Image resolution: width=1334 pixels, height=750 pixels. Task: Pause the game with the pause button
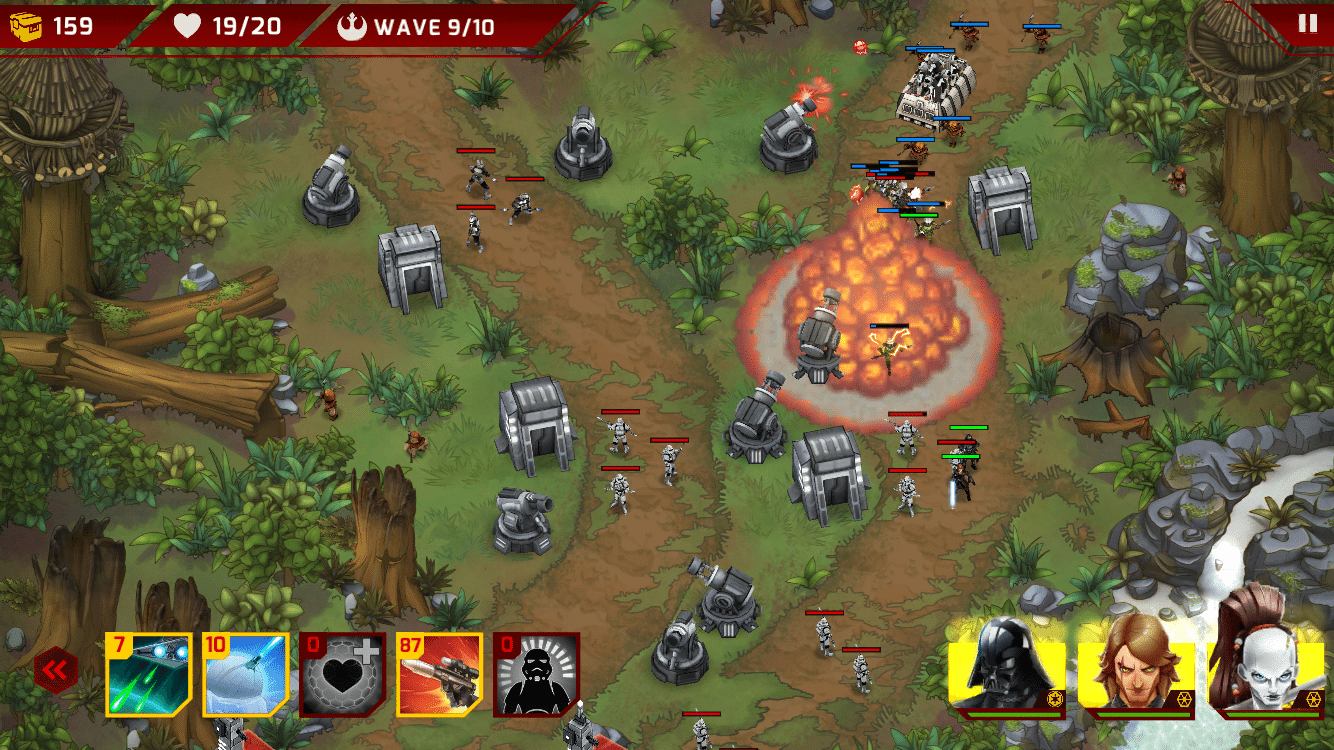1307,24
